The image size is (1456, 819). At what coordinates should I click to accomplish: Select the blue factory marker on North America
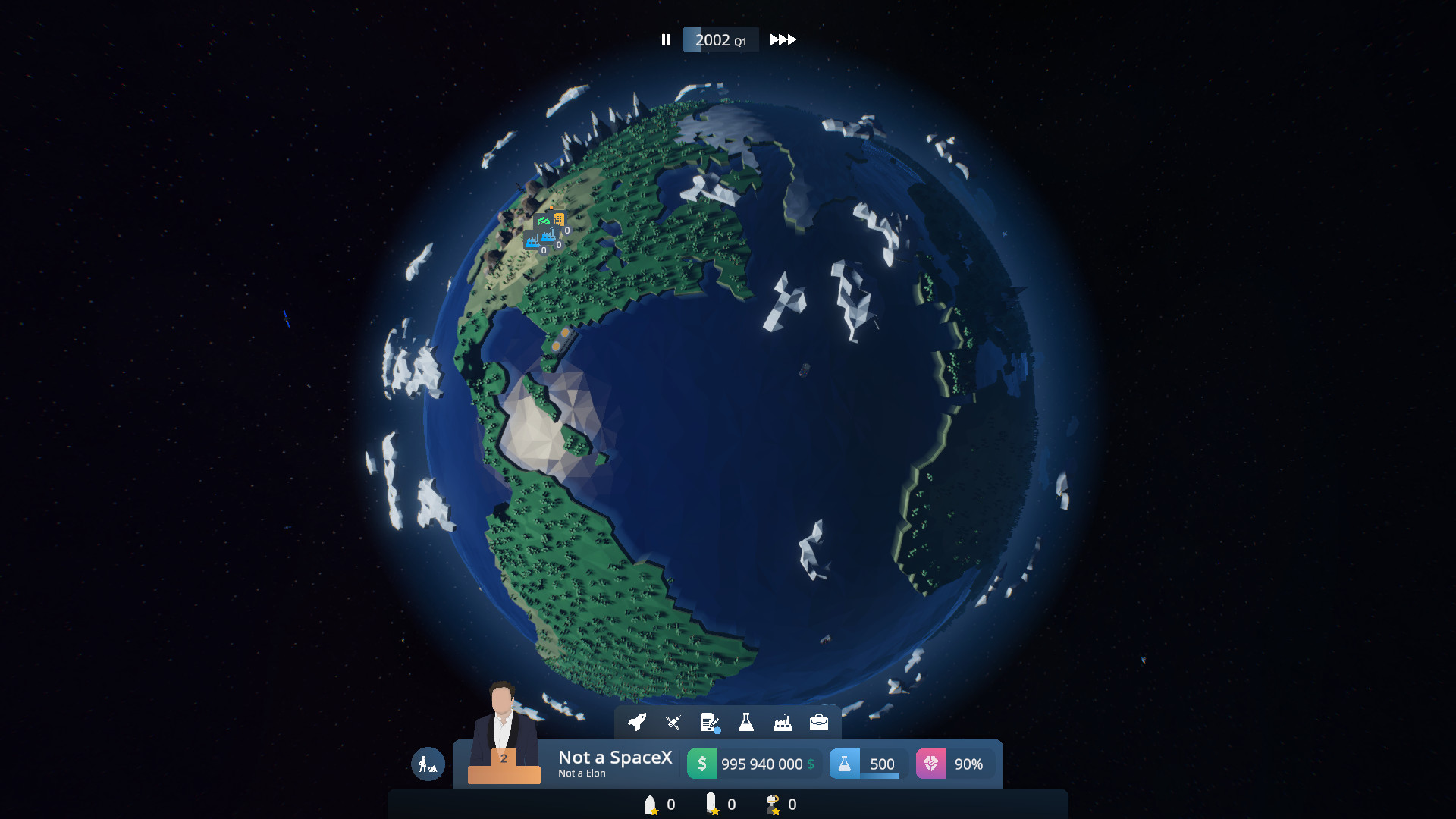tap(548, 237)
